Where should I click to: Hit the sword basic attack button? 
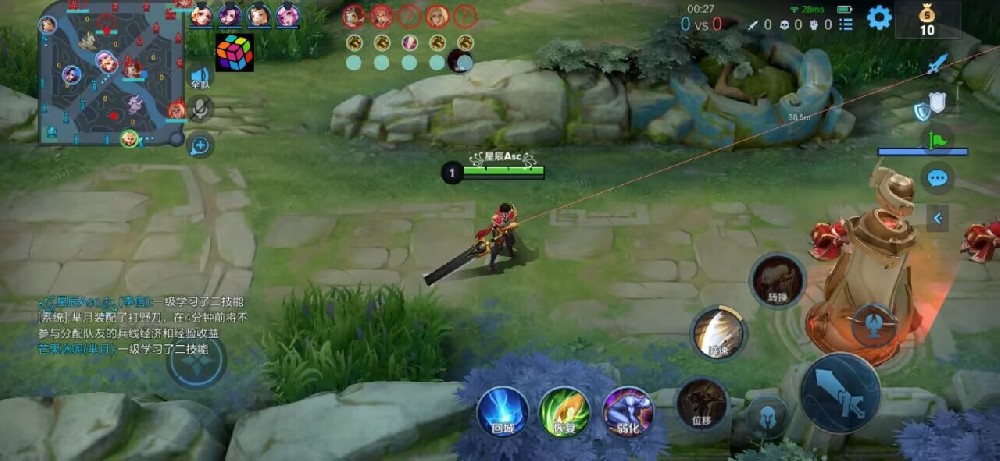(x=840, y=392)
